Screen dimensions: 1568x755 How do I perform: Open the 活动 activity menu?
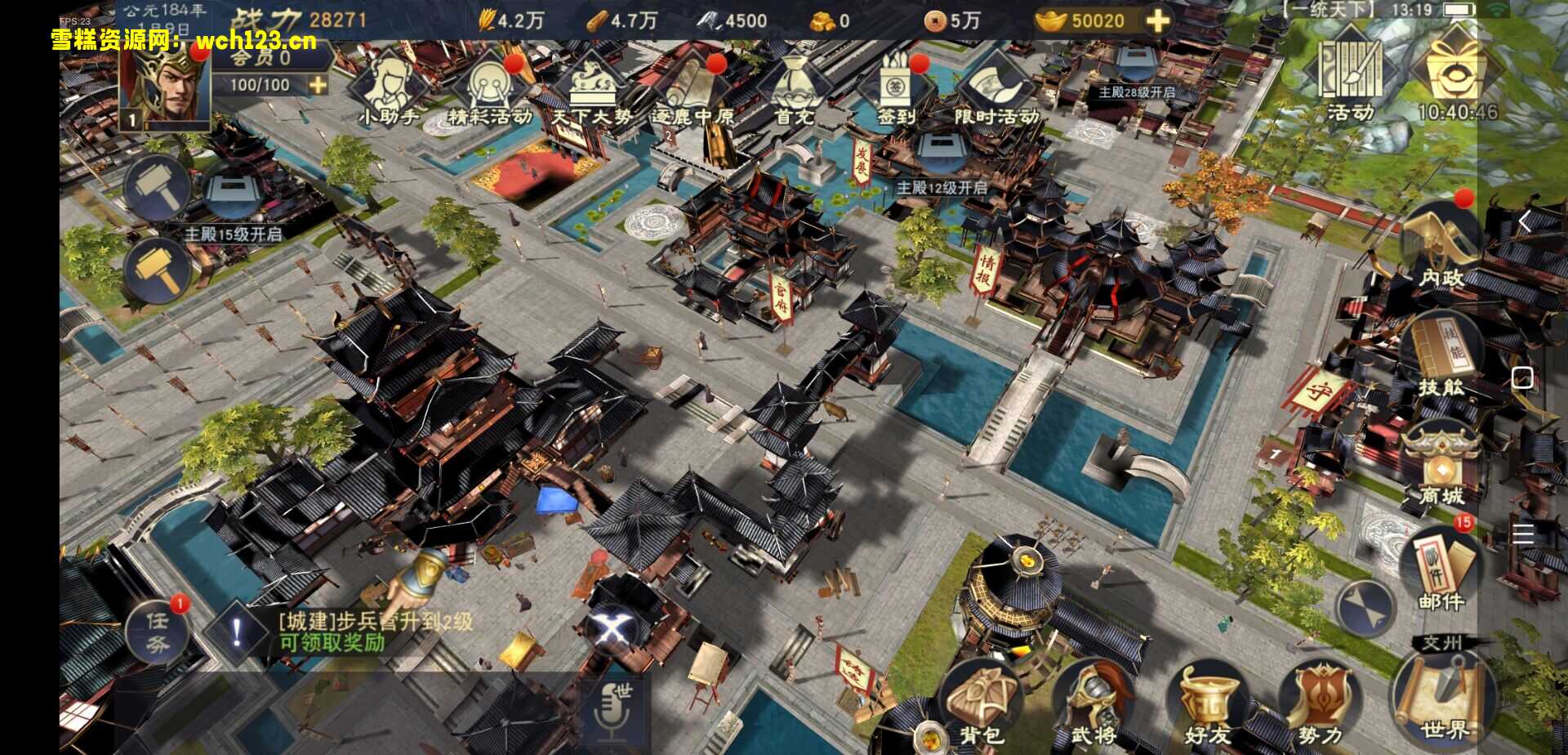(1351, 75)
